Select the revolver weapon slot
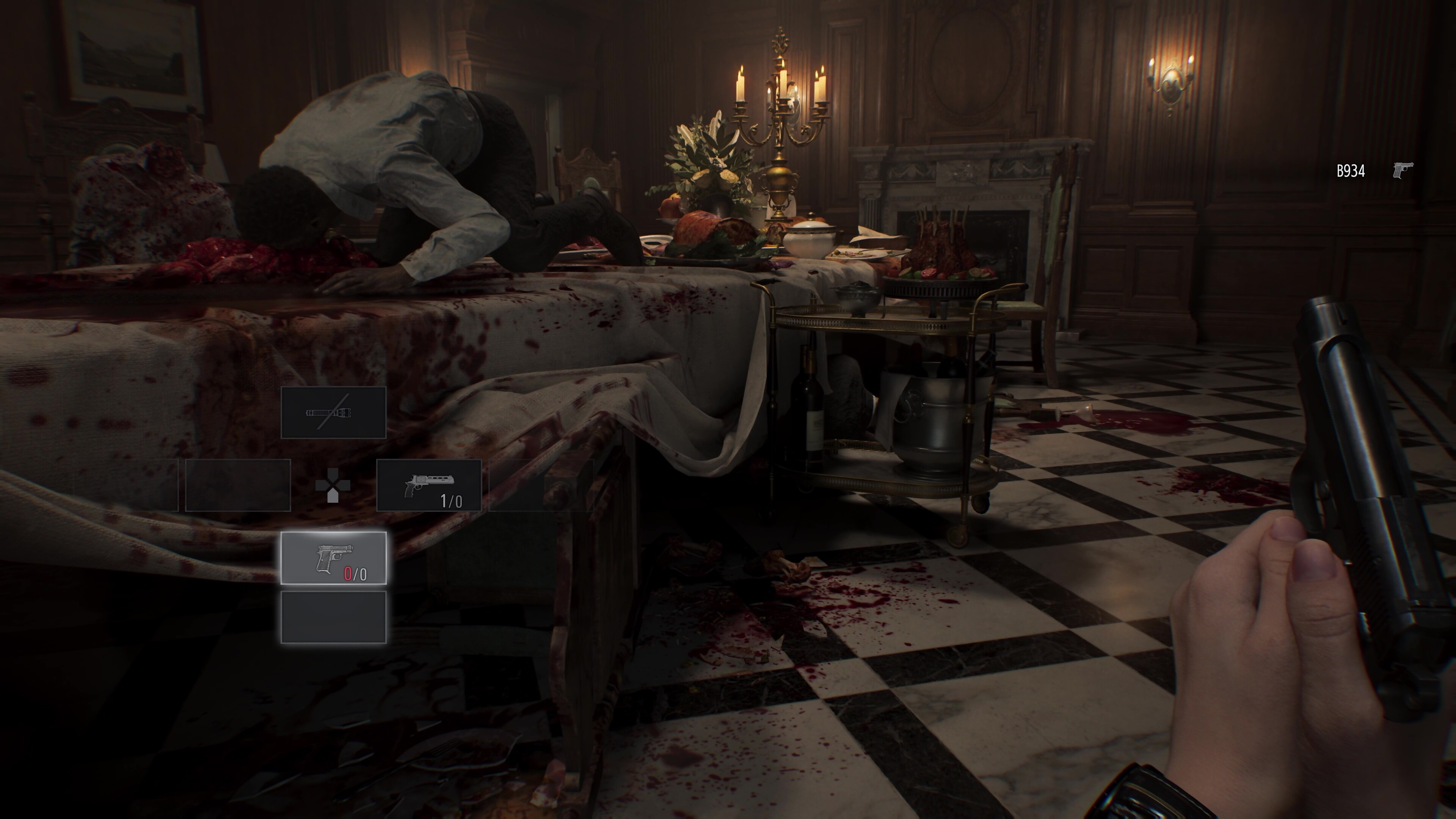1456x819 pixels. 429,485
